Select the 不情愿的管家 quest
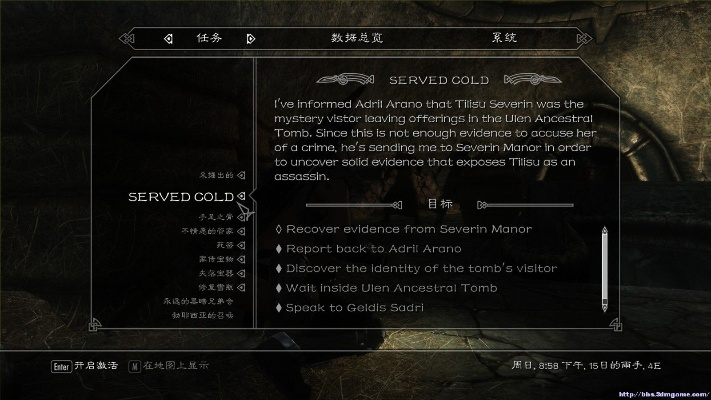 206,231
